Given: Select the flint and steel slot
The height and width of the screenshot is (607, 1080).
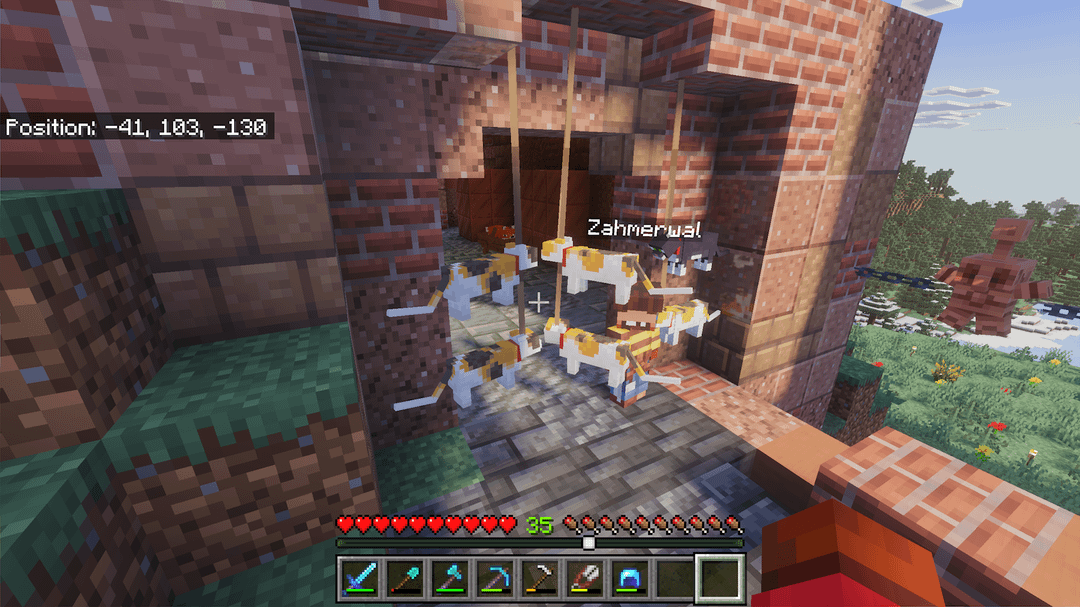Looking at the screenshot, I should (x=585, y=579).
